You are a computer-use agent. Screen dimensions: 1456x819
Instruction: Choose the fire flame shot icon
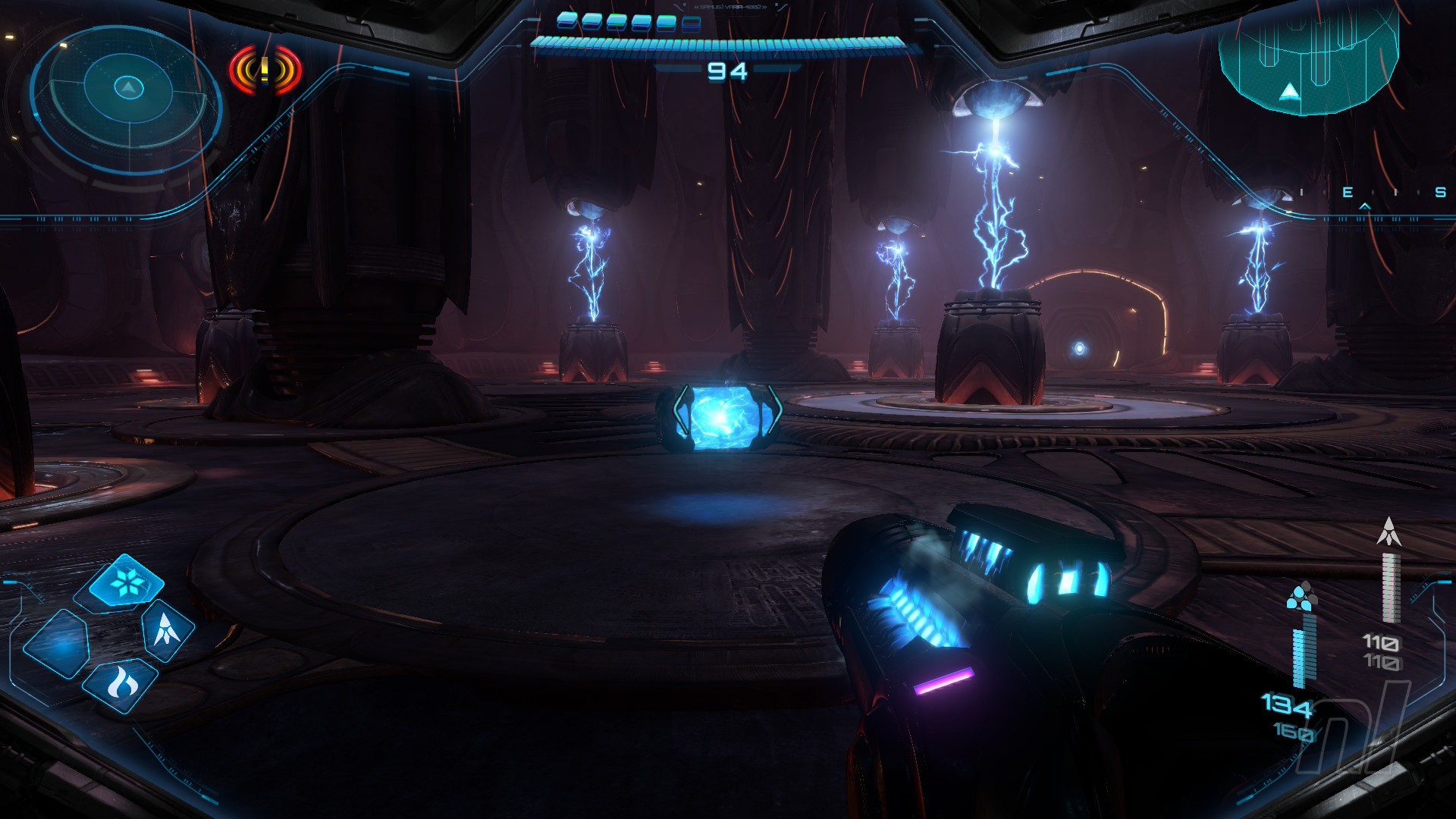[121, 683]
